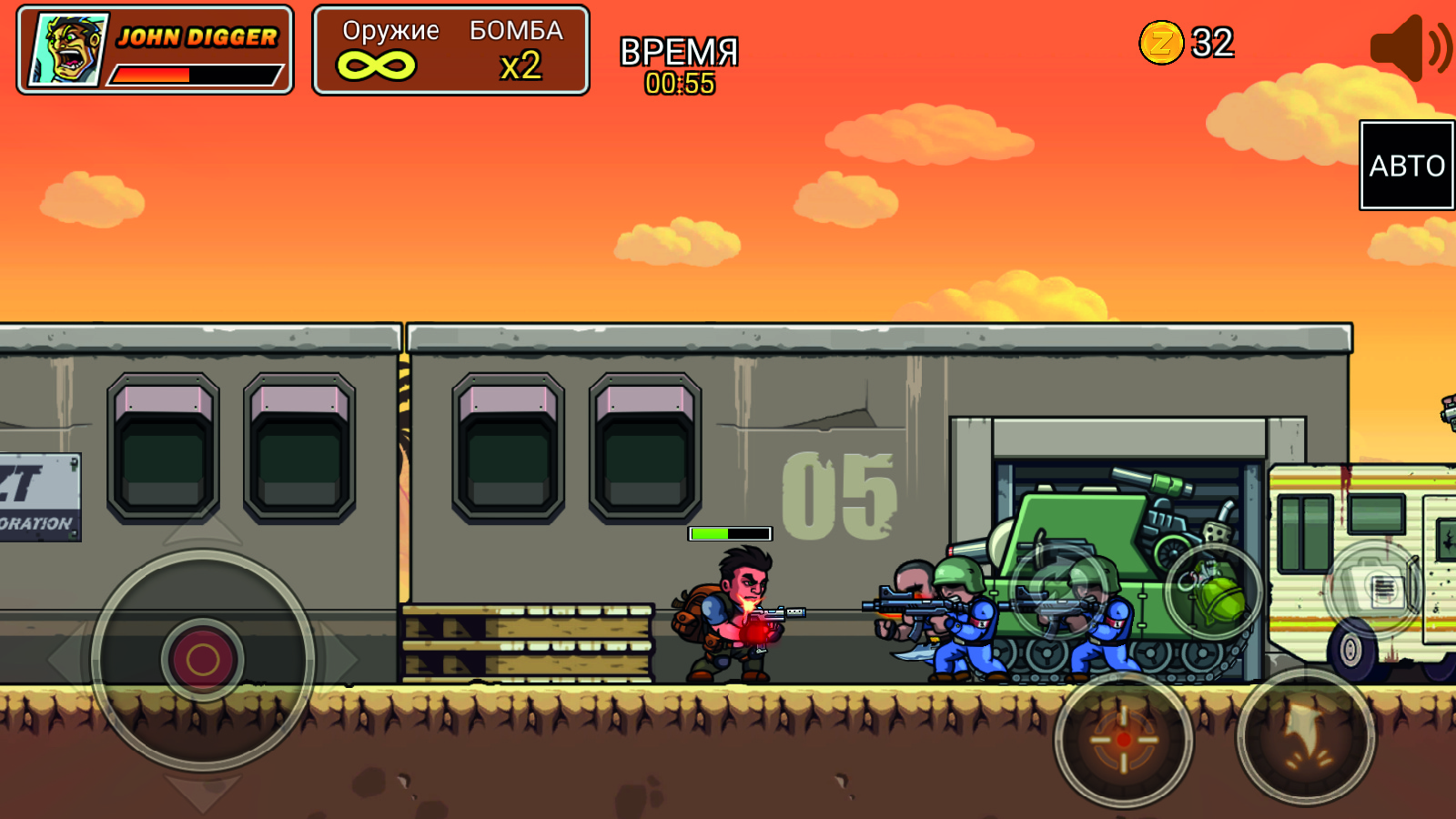Image resolution: width=1456 pixels, height=819 pixels.
Task: Click the Оружие panel header
Action: 389,32
